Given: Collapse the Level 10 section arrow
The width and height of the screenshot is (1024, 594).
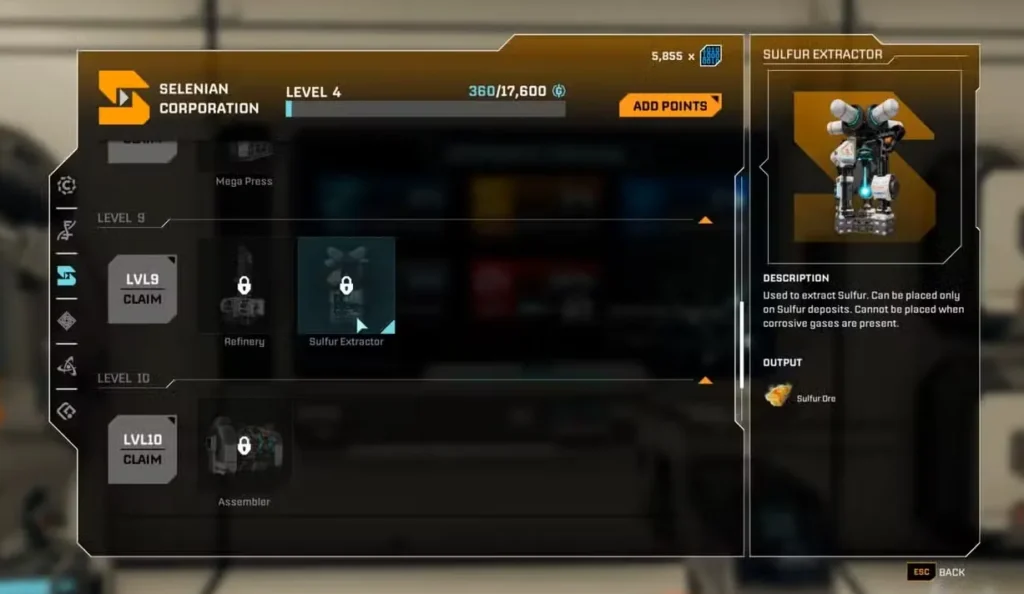Looking at the screenshot, I should (x=705, y=380).
